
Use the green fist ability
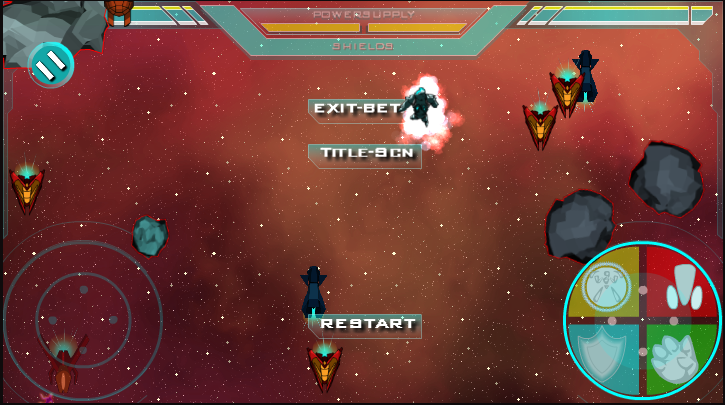tap(680, 358)
